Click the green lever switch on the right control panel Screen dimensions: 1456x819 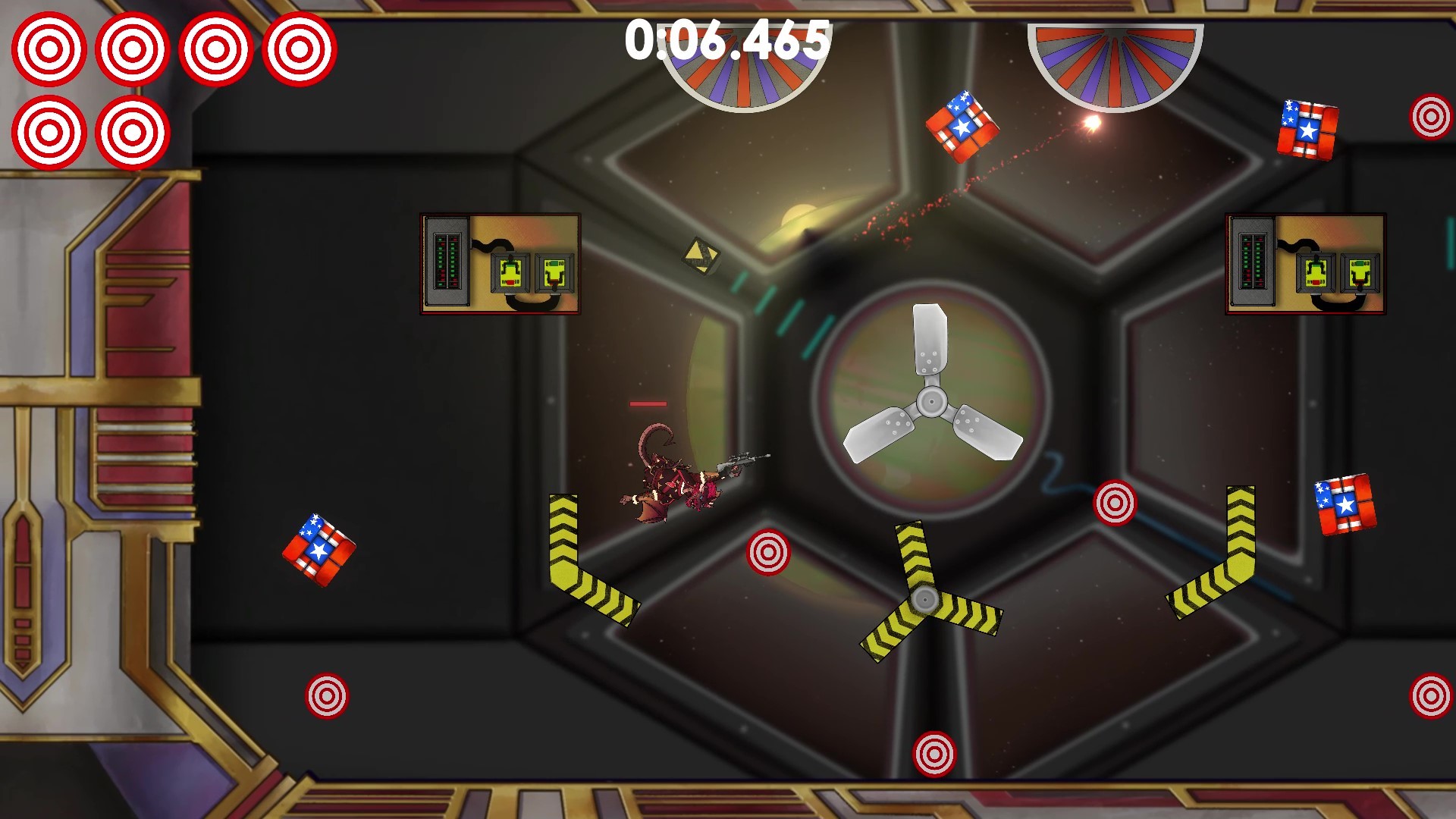[x=1360, y=271]
